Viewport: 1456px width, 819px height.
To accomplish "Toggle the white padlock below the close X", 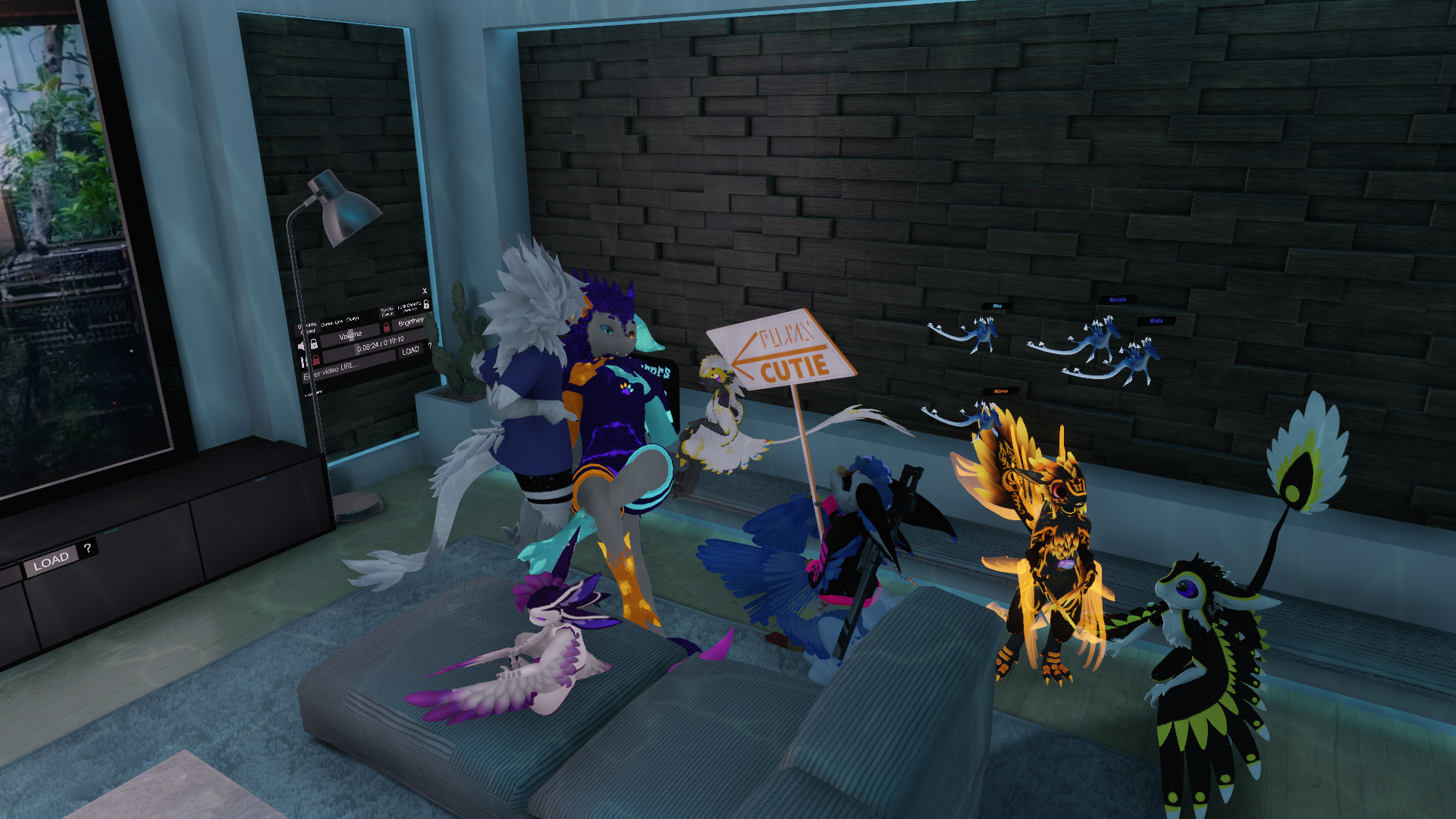I will 426,305.
